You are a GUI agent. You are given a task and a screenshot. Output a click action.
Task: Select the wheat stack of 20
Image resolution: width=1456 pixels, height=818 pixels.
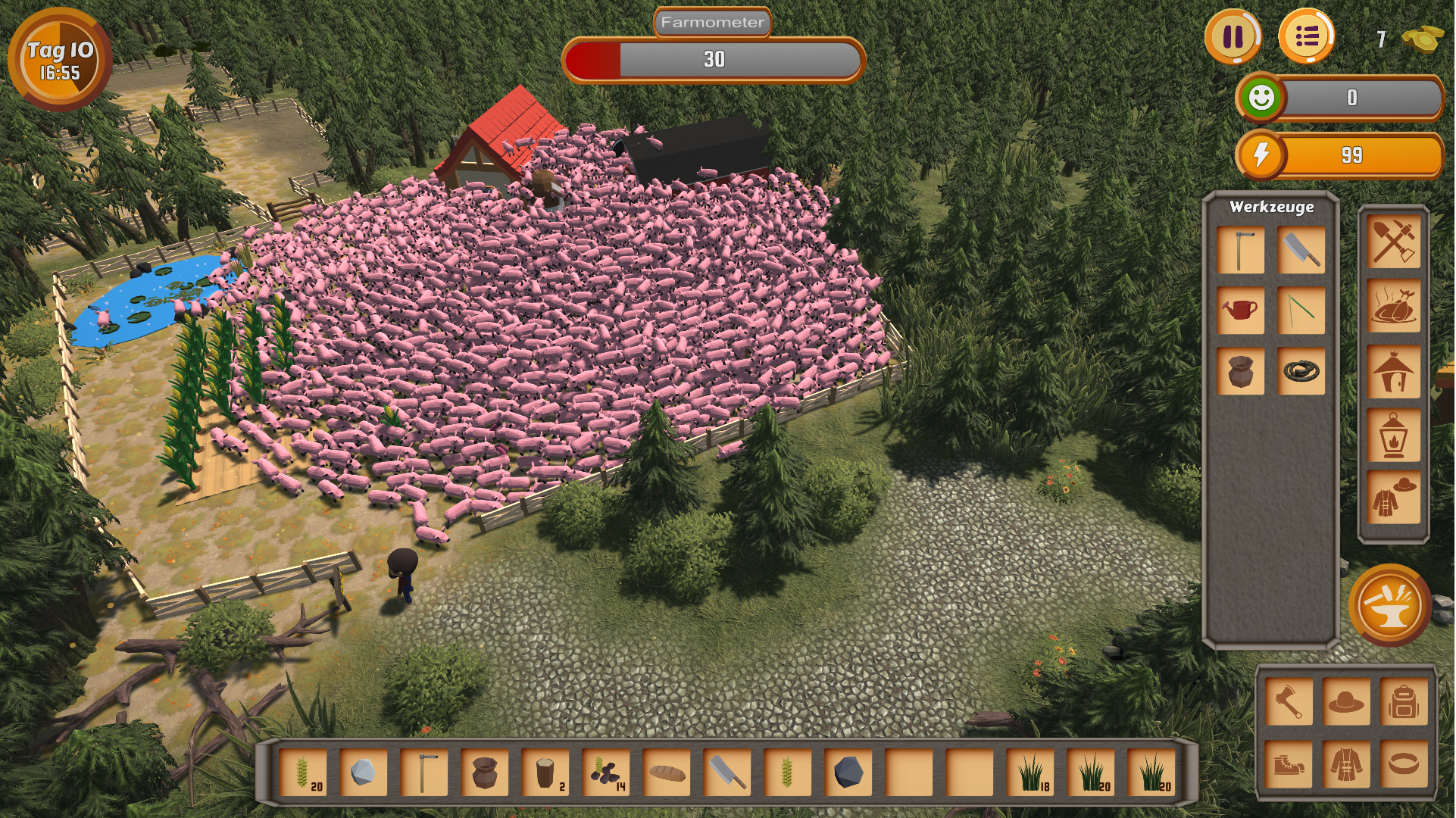click(303, 773)
